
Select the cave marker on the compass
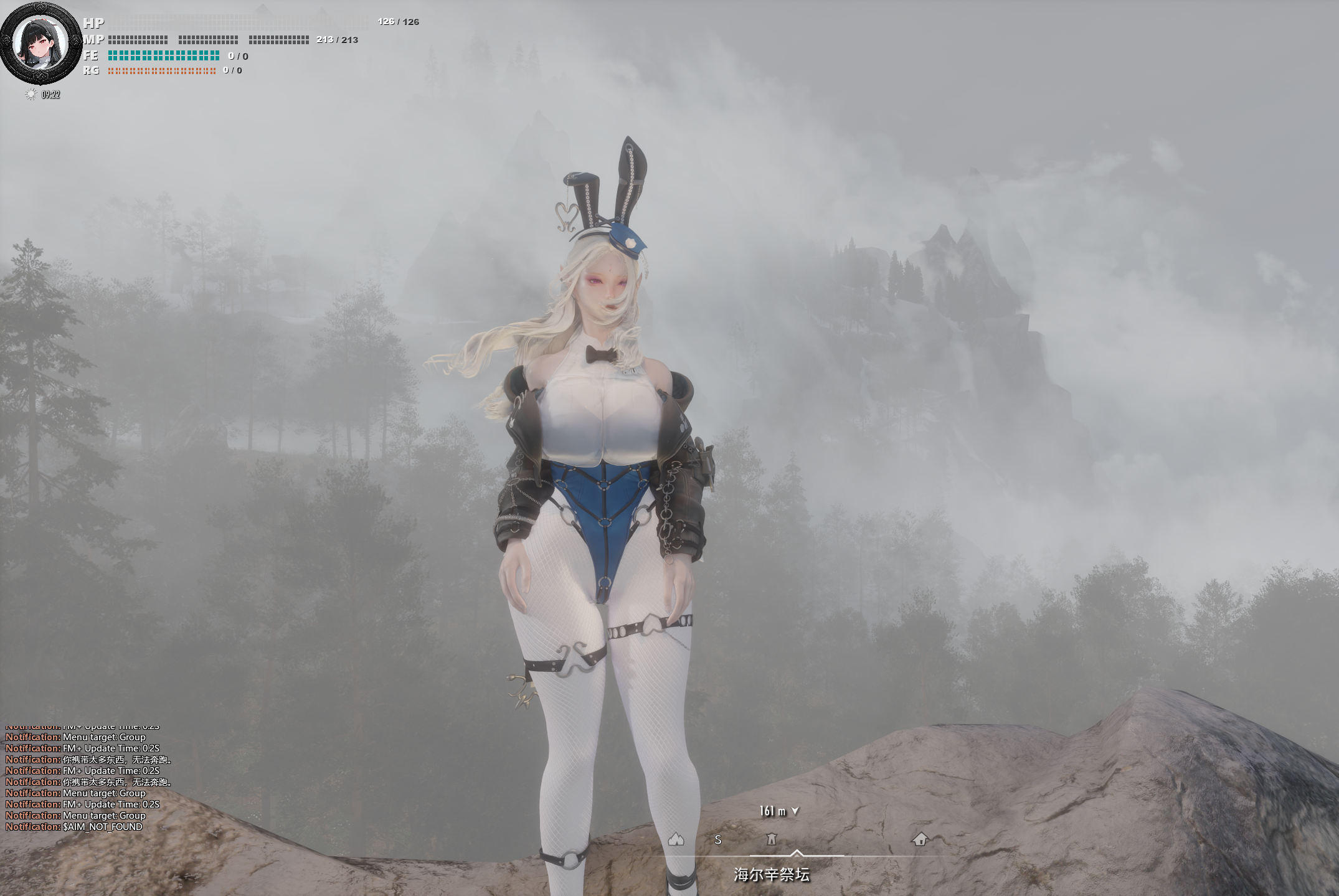click(x=676, y=839)
